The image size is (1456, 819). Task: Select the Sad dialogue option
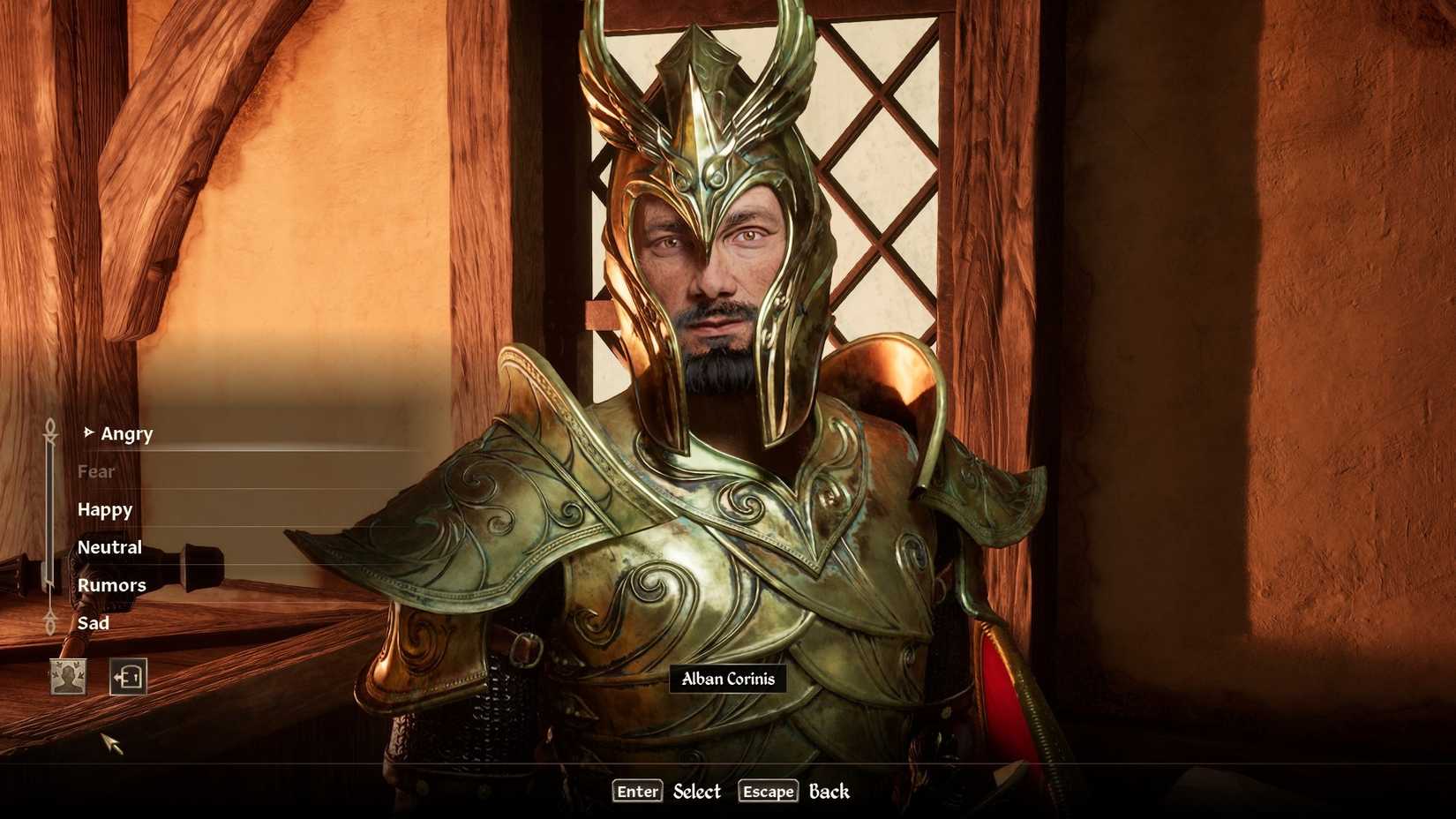(94, 623)
